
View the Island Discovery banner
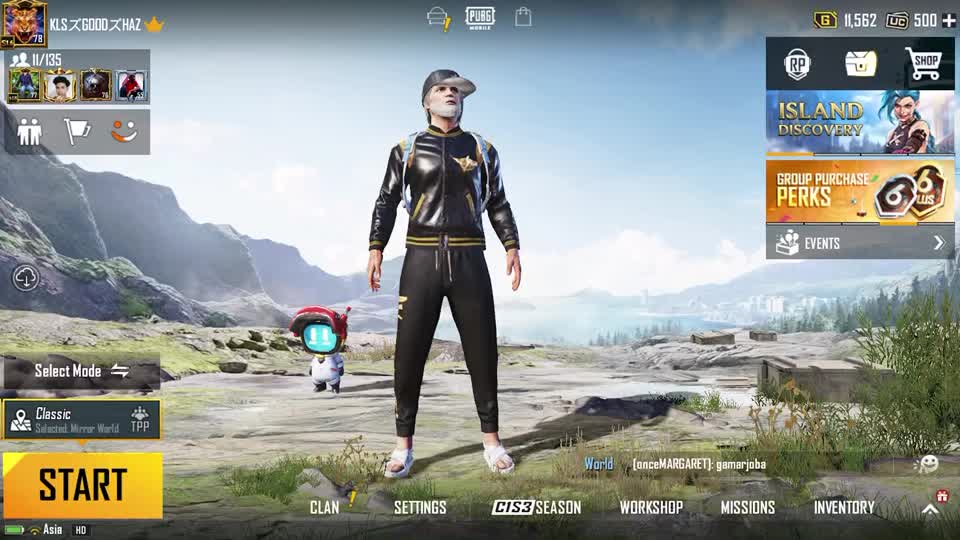(x=860, y=122)
